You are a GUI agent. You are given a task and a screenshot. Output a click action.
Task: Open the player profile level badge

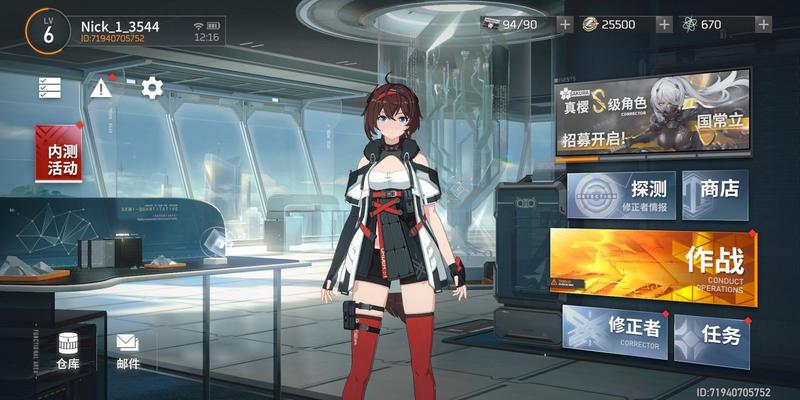point(47,30)
